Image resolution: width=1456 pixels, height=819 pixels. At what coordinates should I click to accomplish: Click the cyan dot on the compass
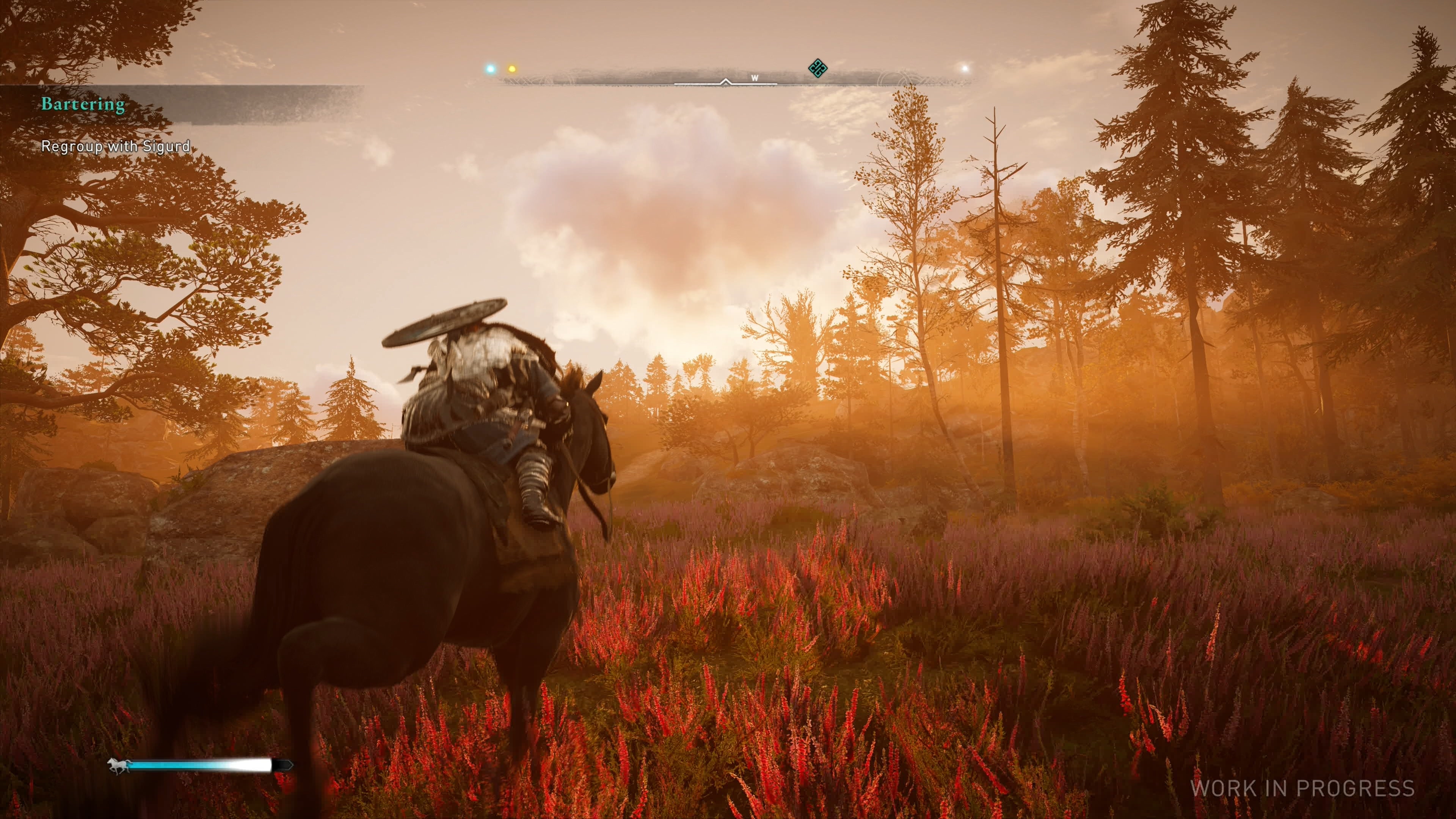(x=490, y=69)
